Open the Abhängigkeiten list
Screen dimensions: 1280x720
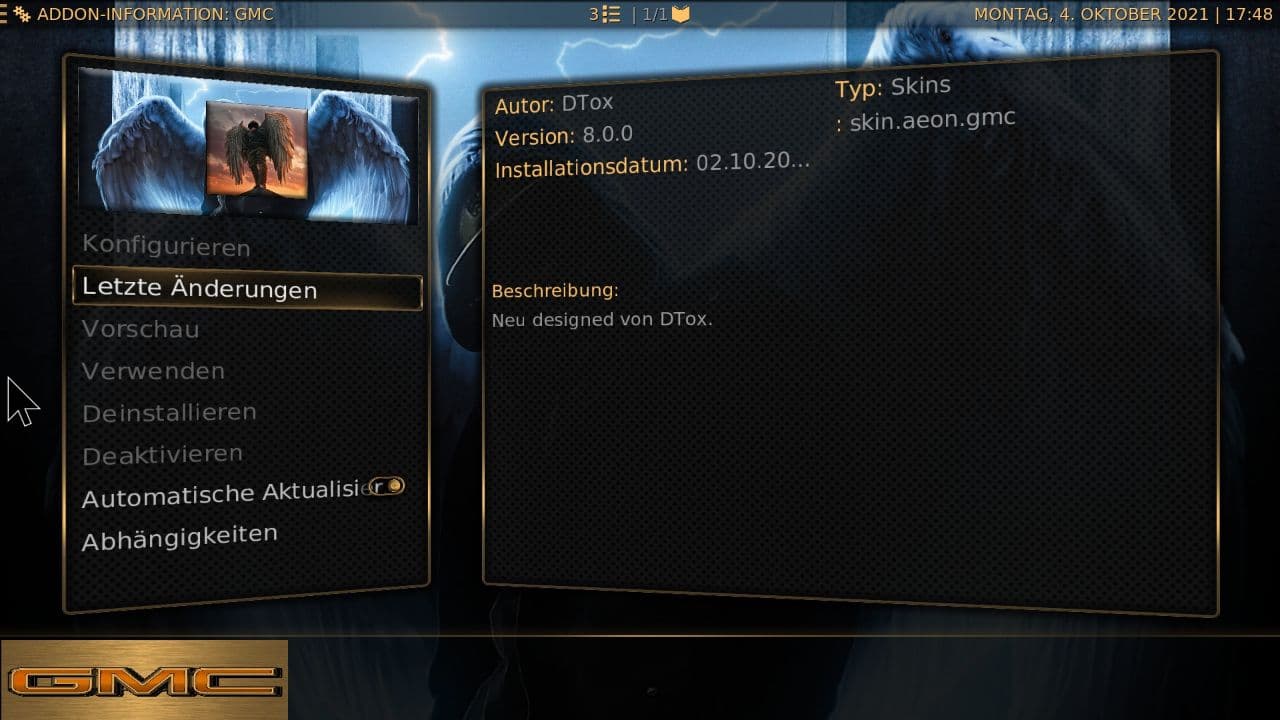coord(180,537)
